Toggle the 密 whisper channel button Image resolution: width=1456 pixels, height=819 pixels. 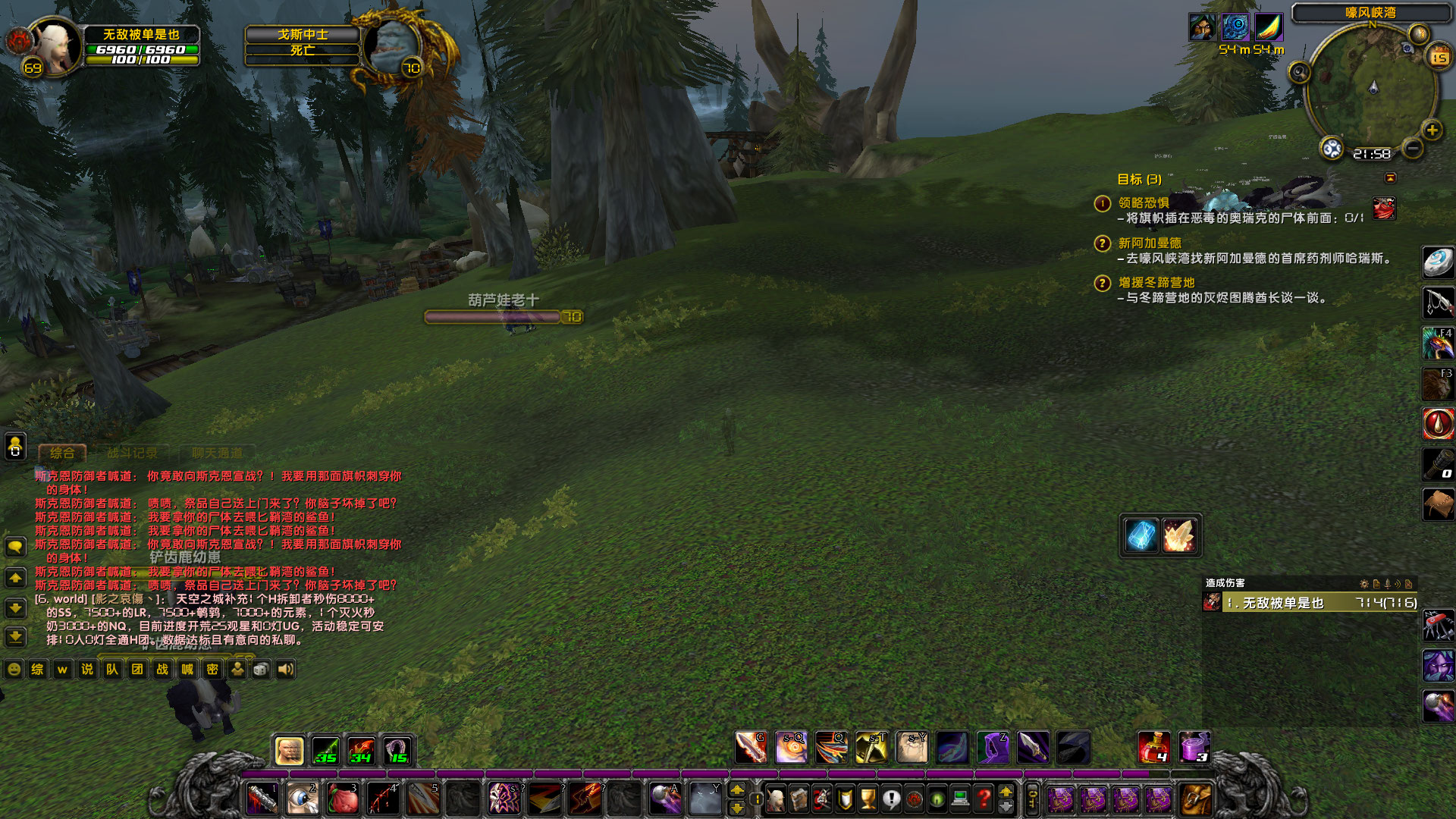(x=212, y=670)
